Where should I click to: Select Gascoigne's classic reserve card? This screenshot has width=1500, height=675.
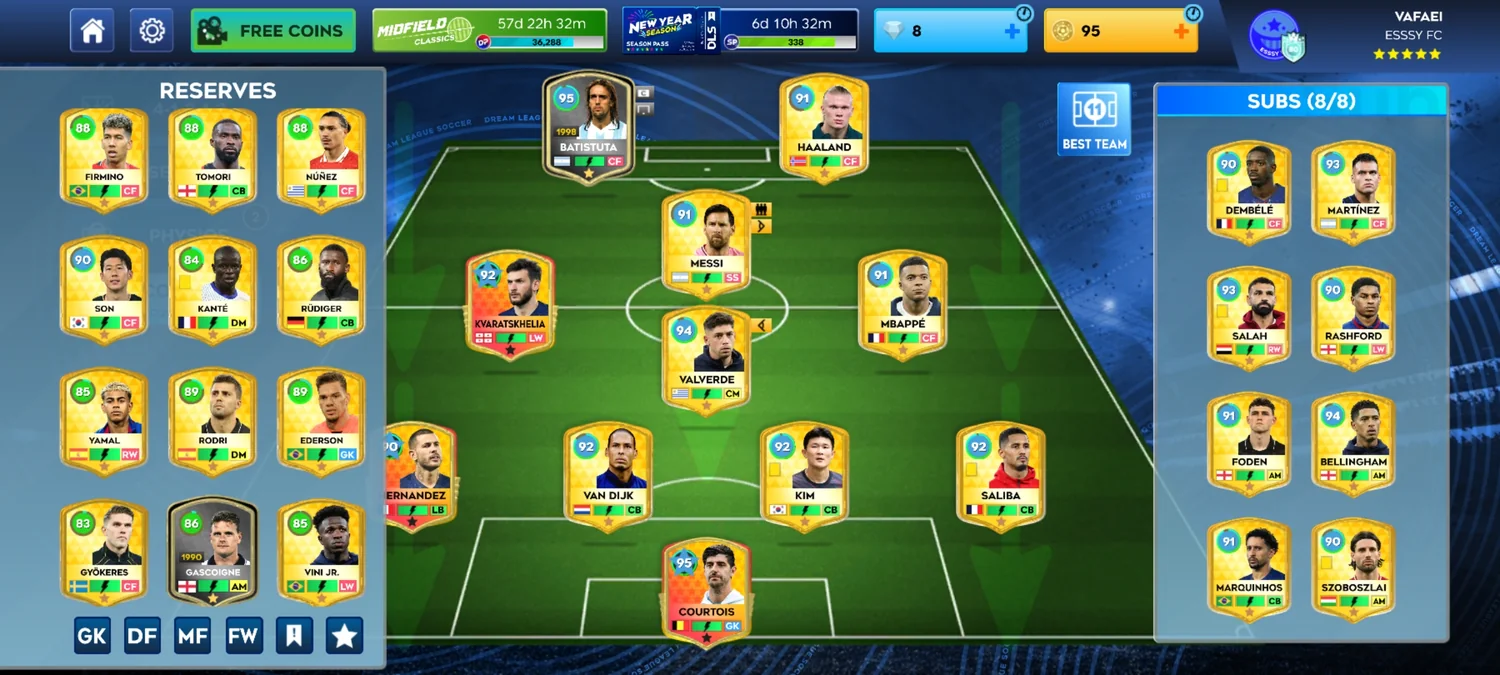212,548
